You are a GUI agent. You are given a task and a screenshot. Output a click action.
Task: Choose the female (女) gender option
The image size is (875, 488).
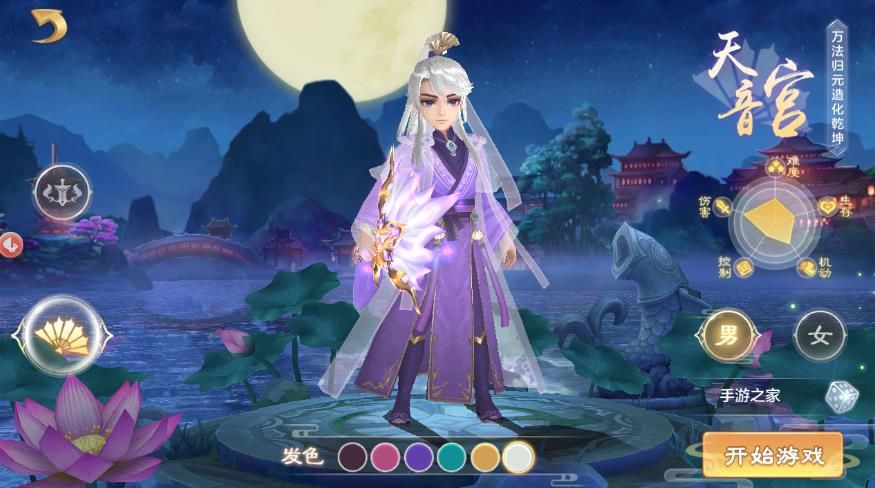(x=819, y=336)
